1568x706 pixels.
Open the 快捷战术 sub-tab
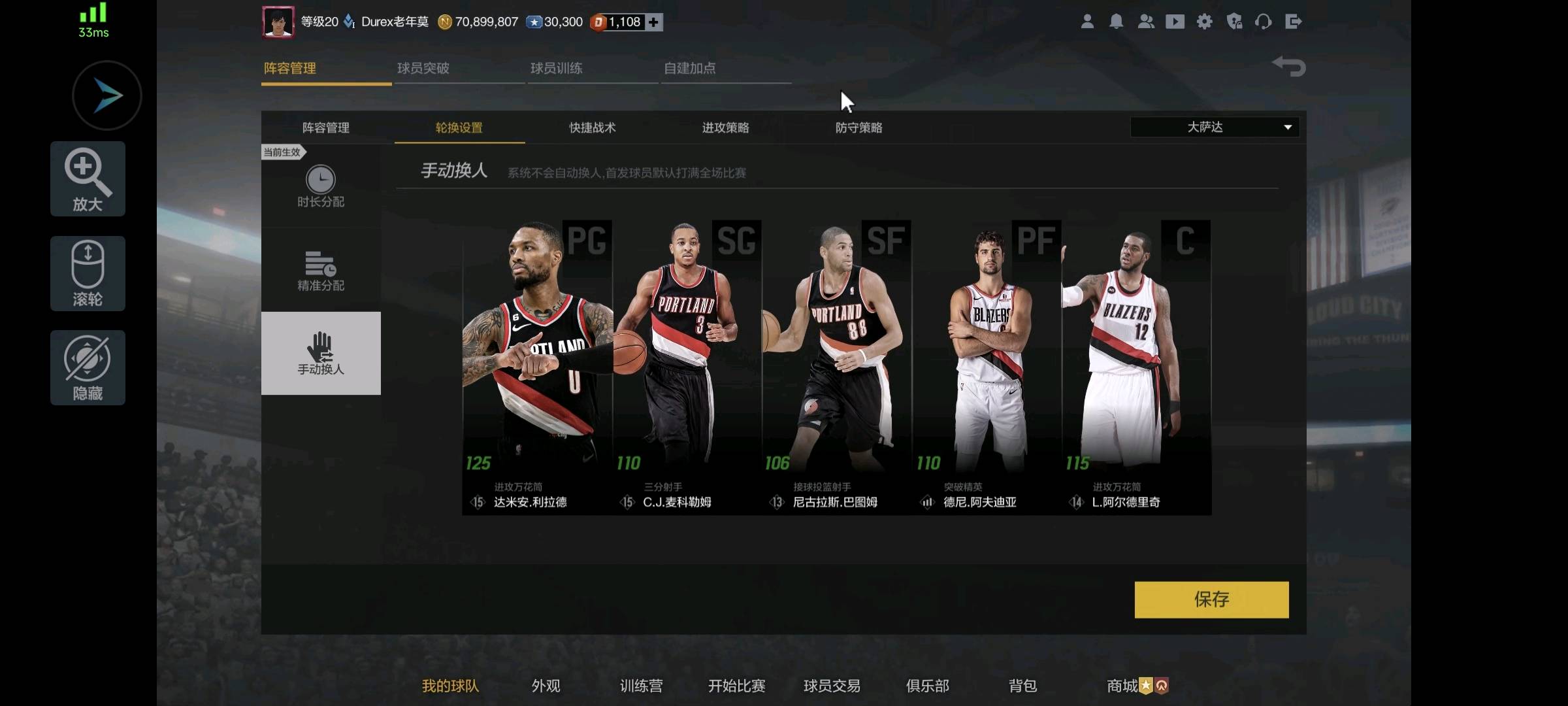pos(593,127)
